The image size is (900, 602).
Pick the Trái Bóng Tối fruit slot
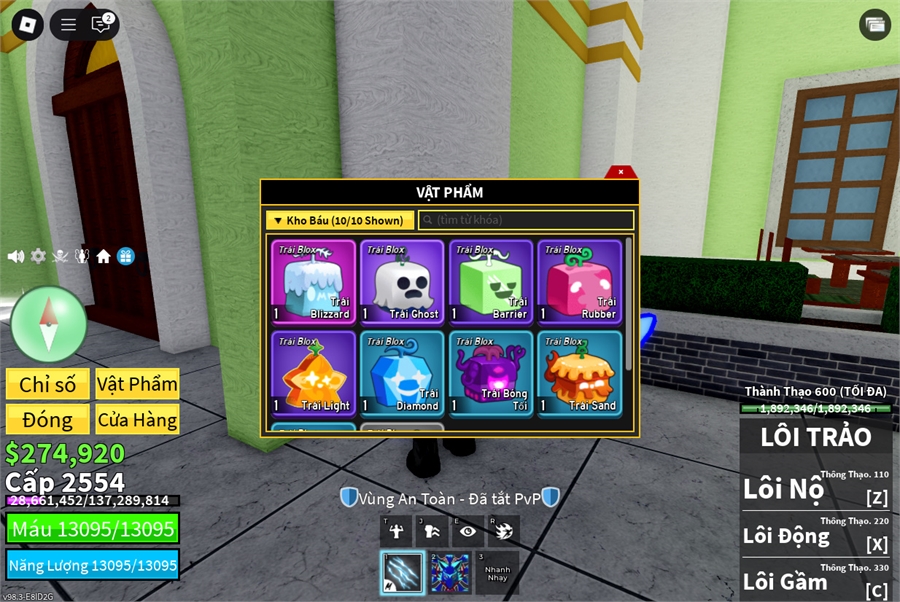[491, 374]
